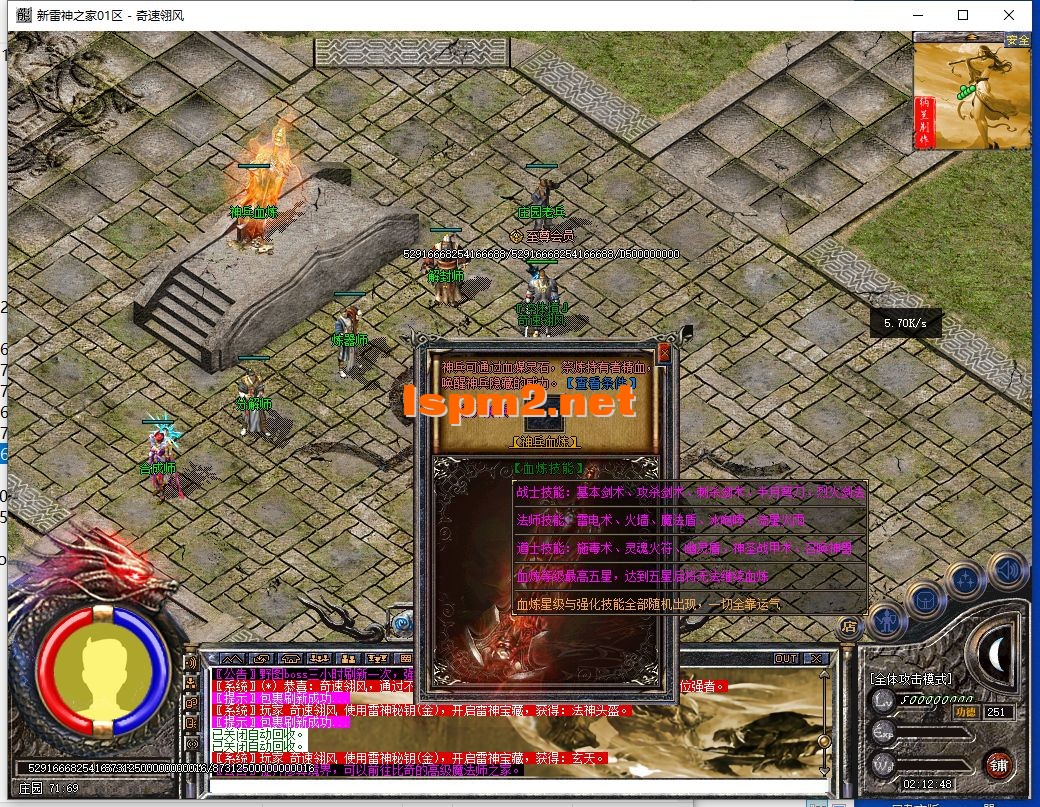The height and width of the screenshot is (807, 1040).
Task: Open the bag icon round button
Action: point(924,598)
